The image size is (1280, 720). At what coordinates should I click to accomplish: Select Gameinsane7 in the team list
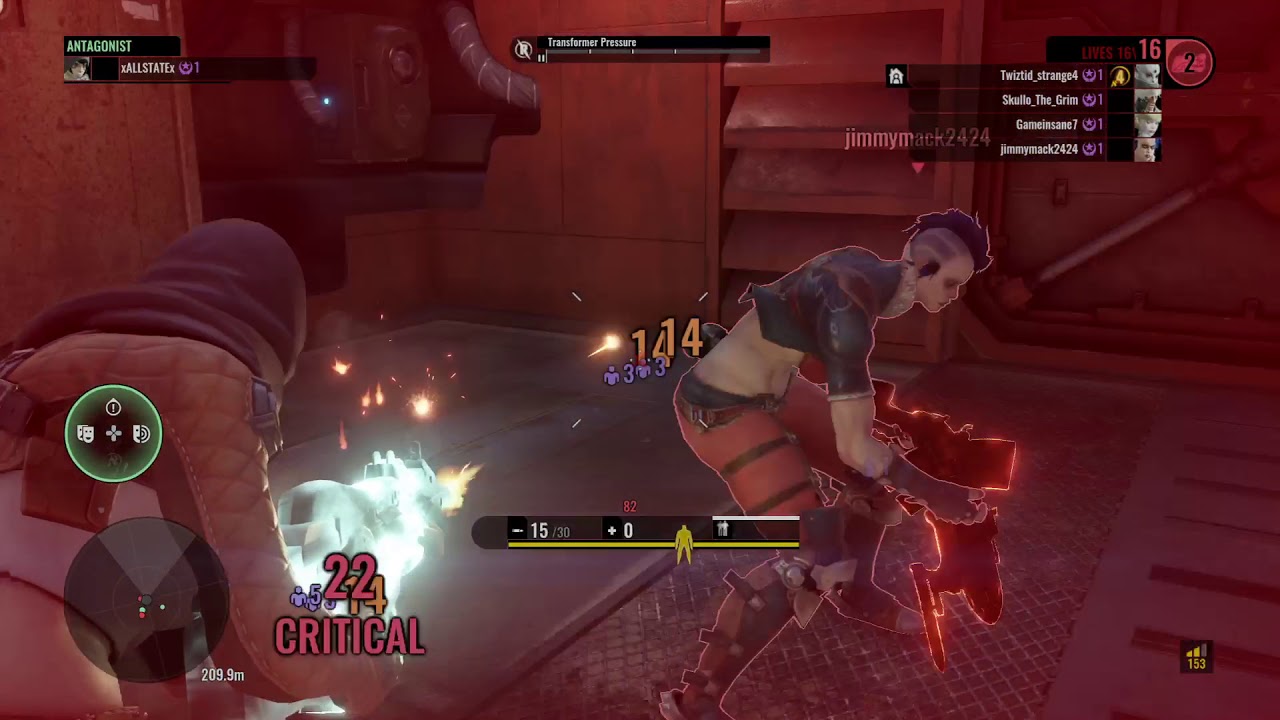coord(1044,125)
